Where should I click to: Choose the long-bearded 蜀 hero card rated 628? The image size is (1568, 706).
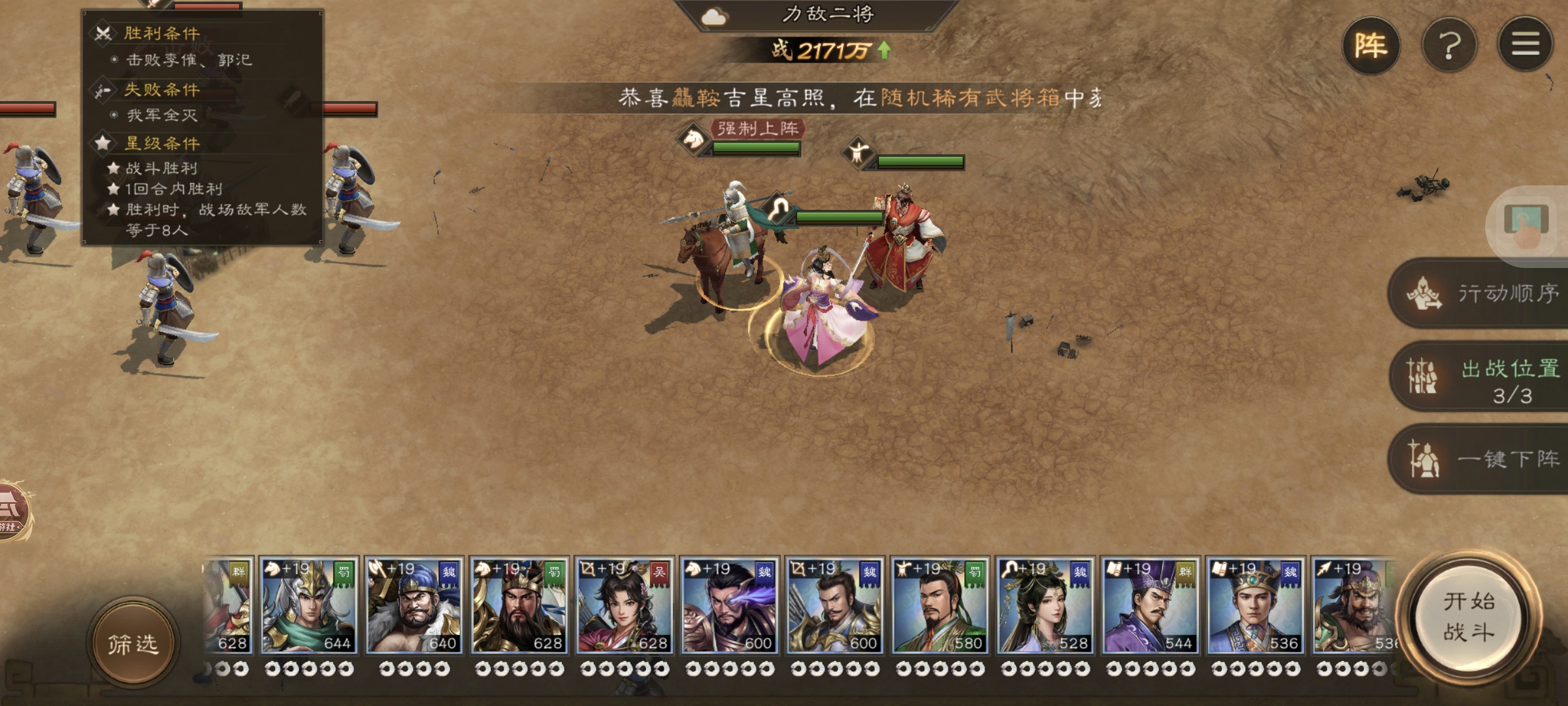click(x=519, y=605)
